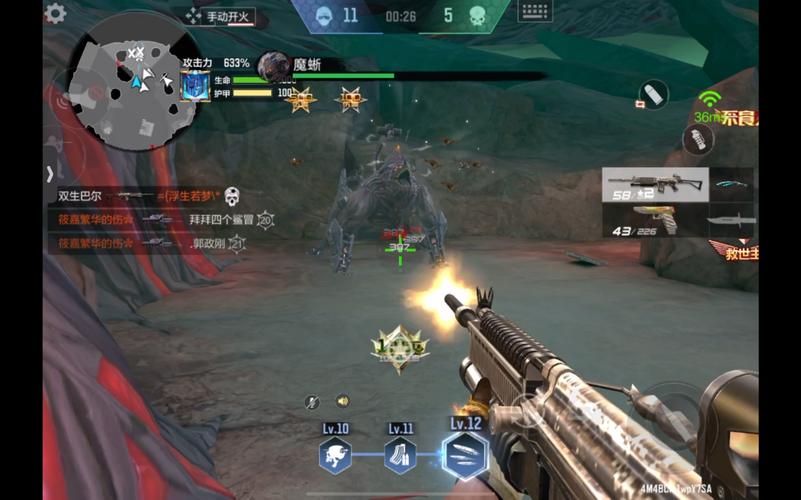Throw grenade using the grenade button
801x500 pixels.
tap(698, 139)
